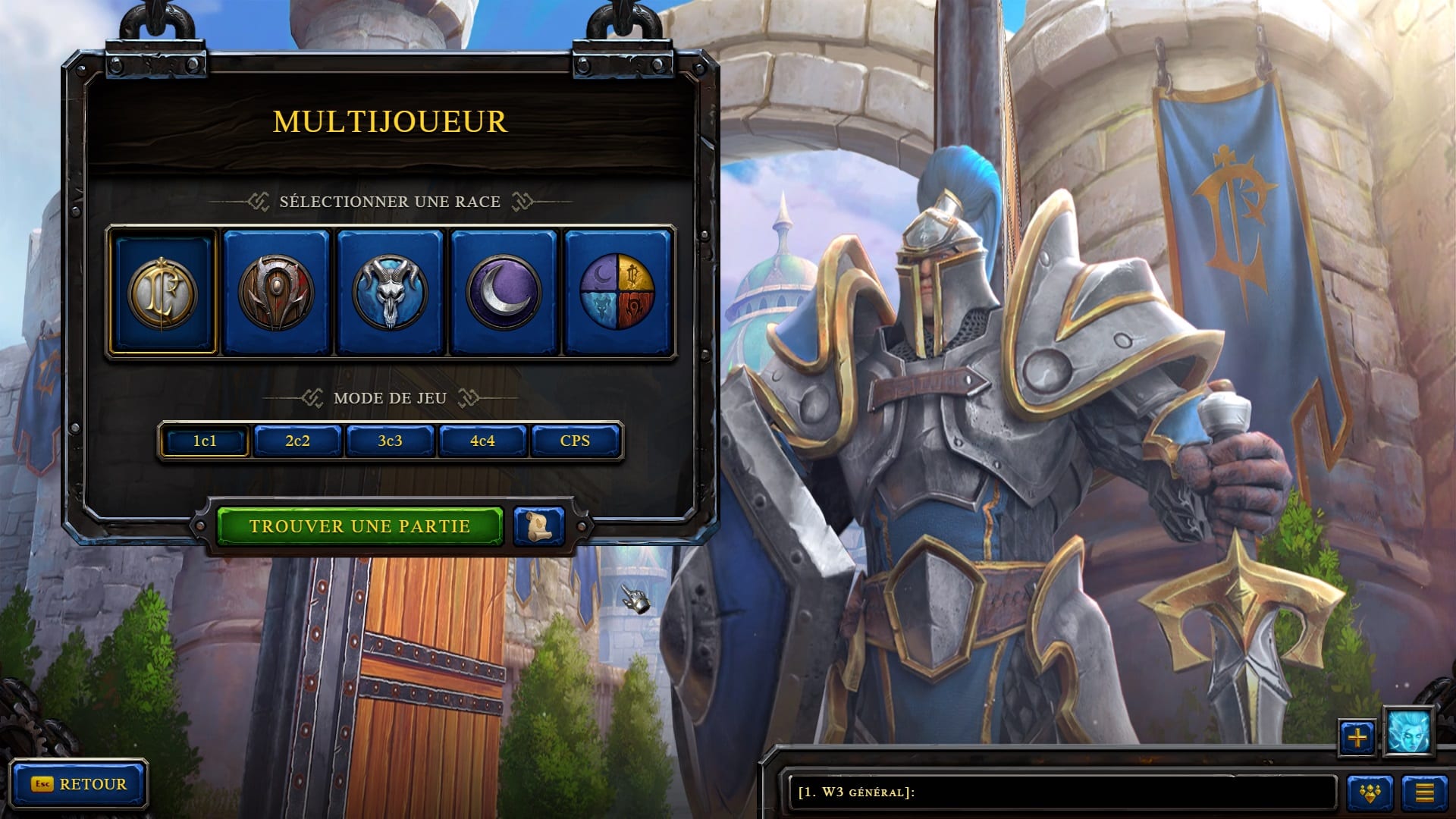Switch game mode to 1c1
1456x819 pixels.
click(x=205, y=441)
